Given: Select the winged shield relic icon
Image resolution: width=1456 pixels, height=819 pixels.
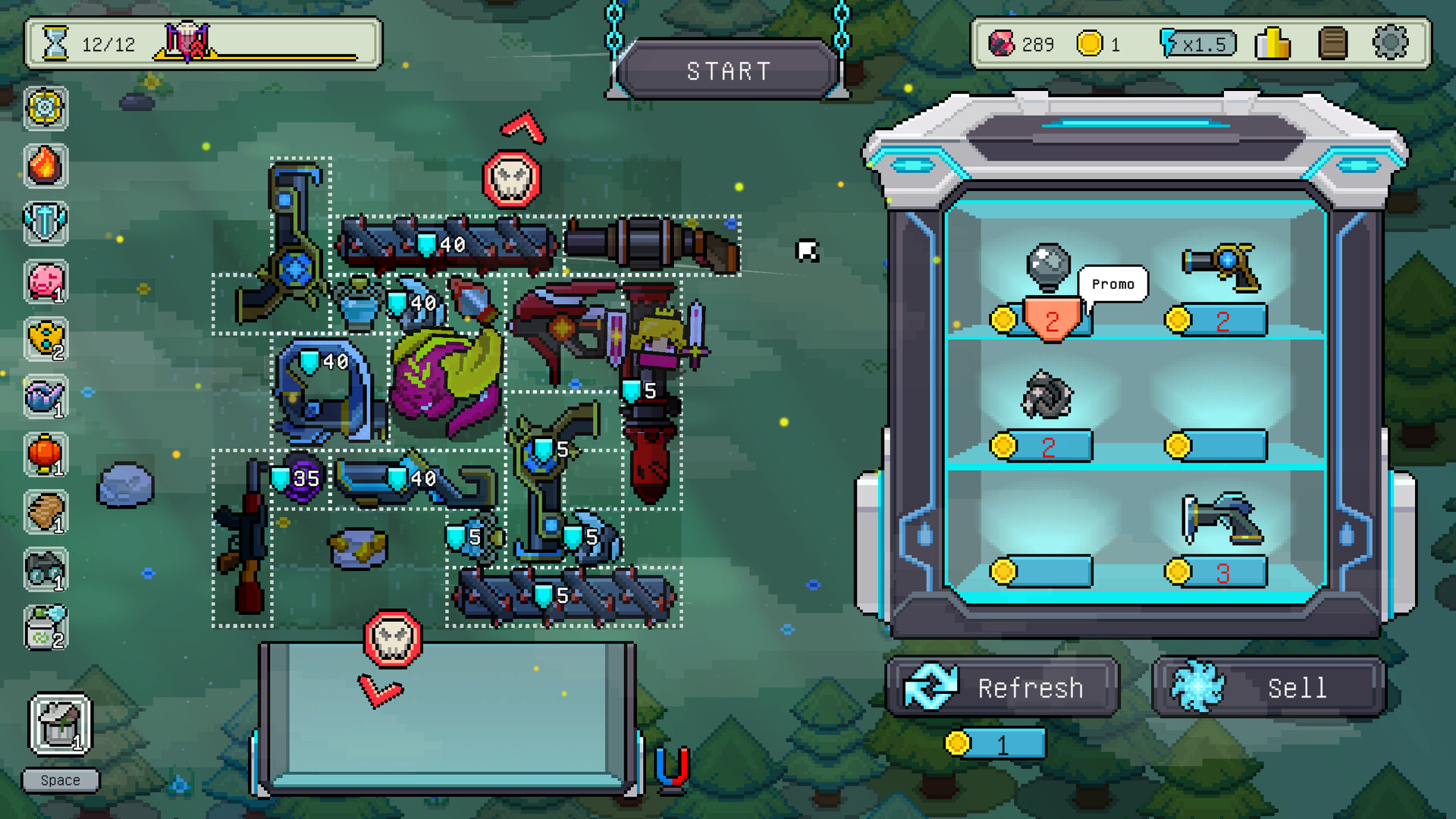Looking at the screenshot, I should click(45, 224).
